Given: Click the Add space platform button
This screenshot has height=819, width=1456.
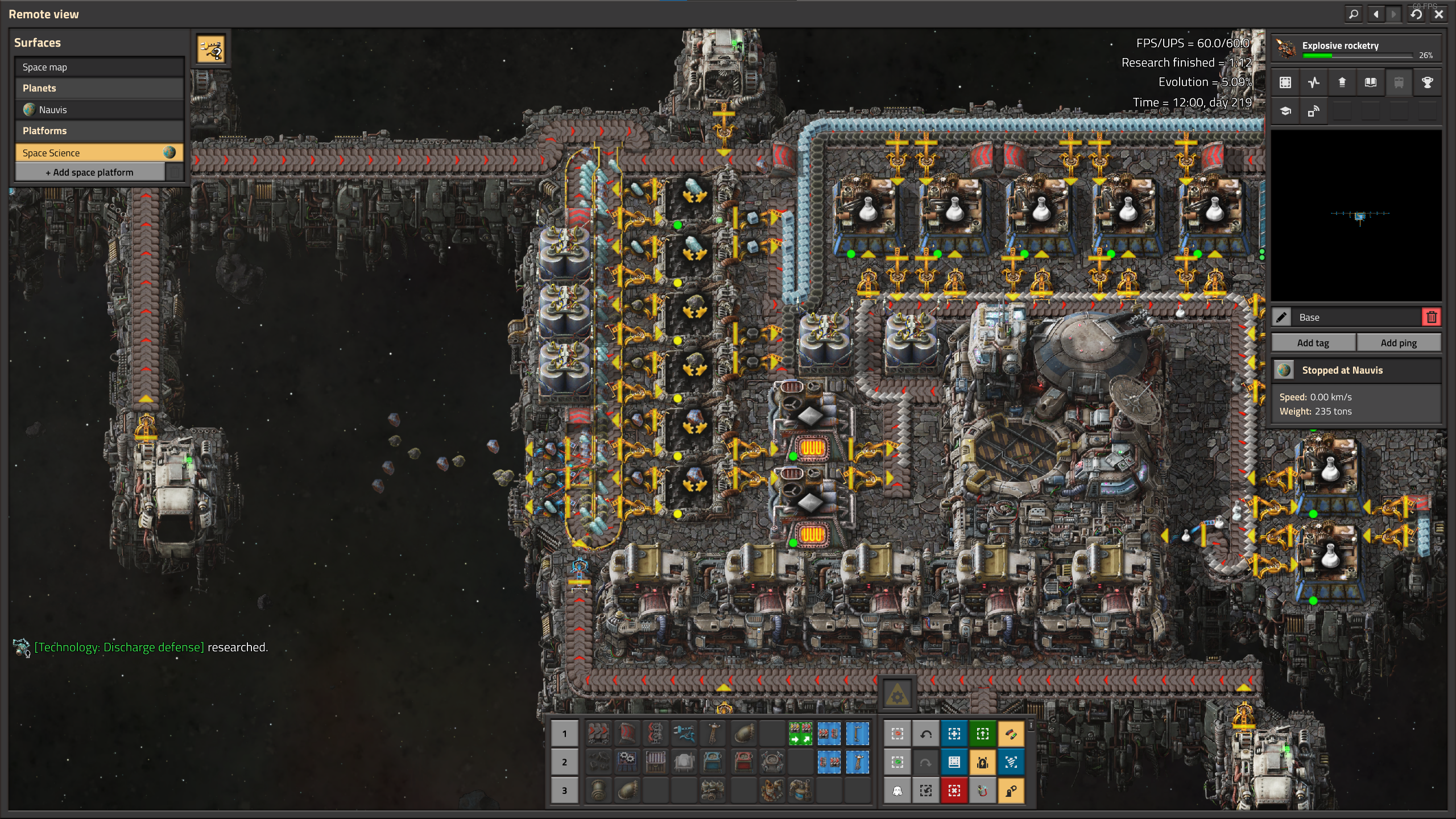Looking at the screenshot, I should (x=90, y=172).
